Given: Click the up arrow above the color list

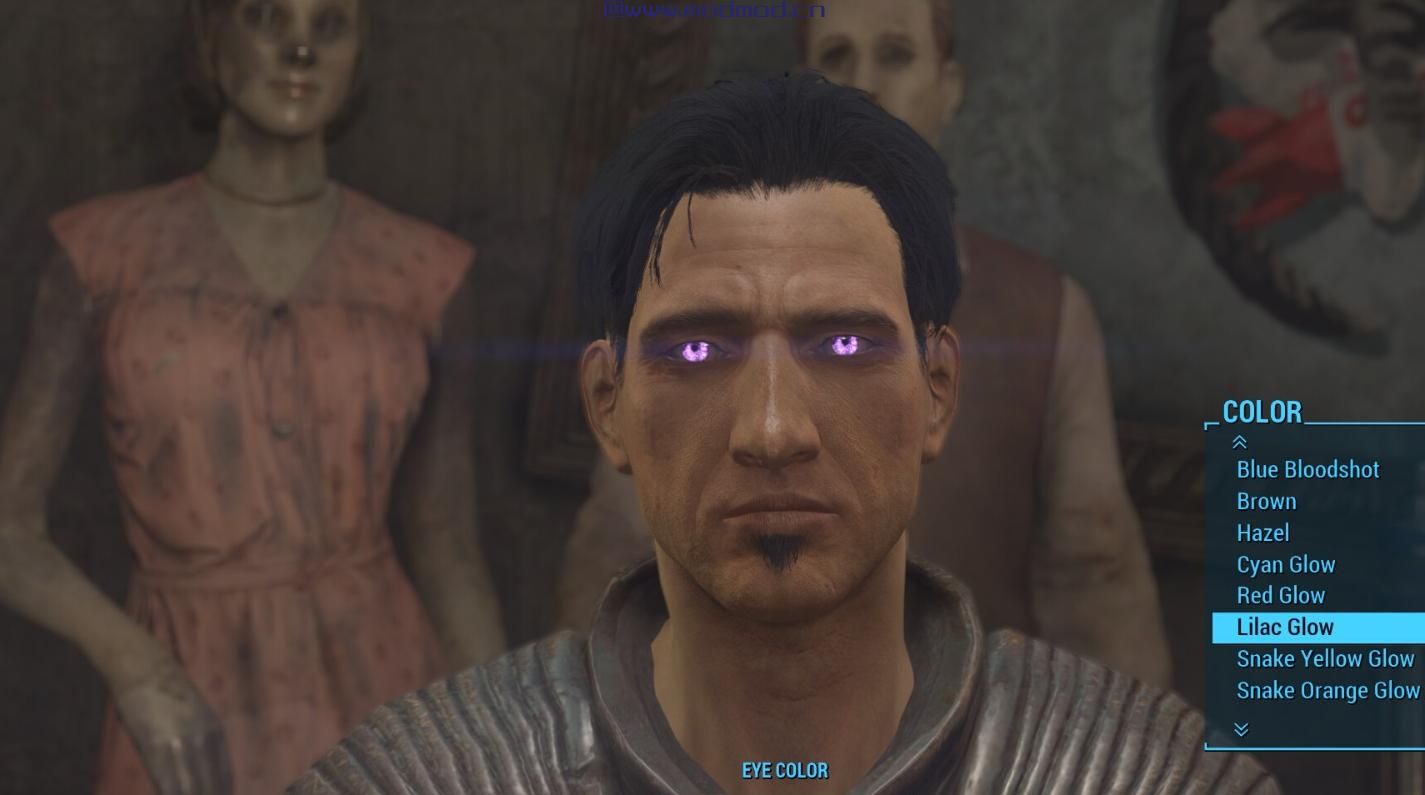Looking at the screenshot, I should pos(1240,442).
